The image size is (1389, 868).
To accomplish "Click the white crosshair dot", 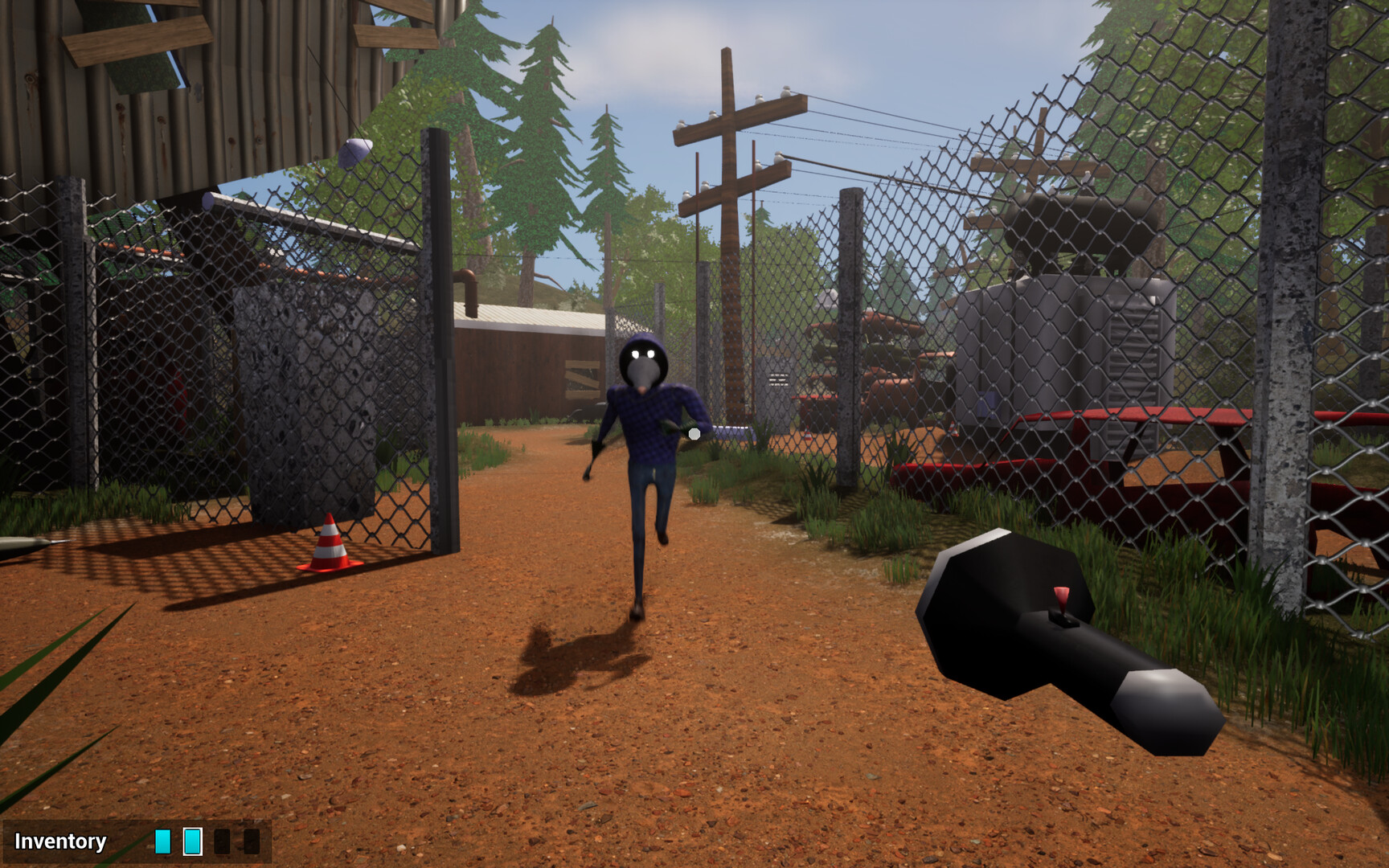I will click(693, 433).
